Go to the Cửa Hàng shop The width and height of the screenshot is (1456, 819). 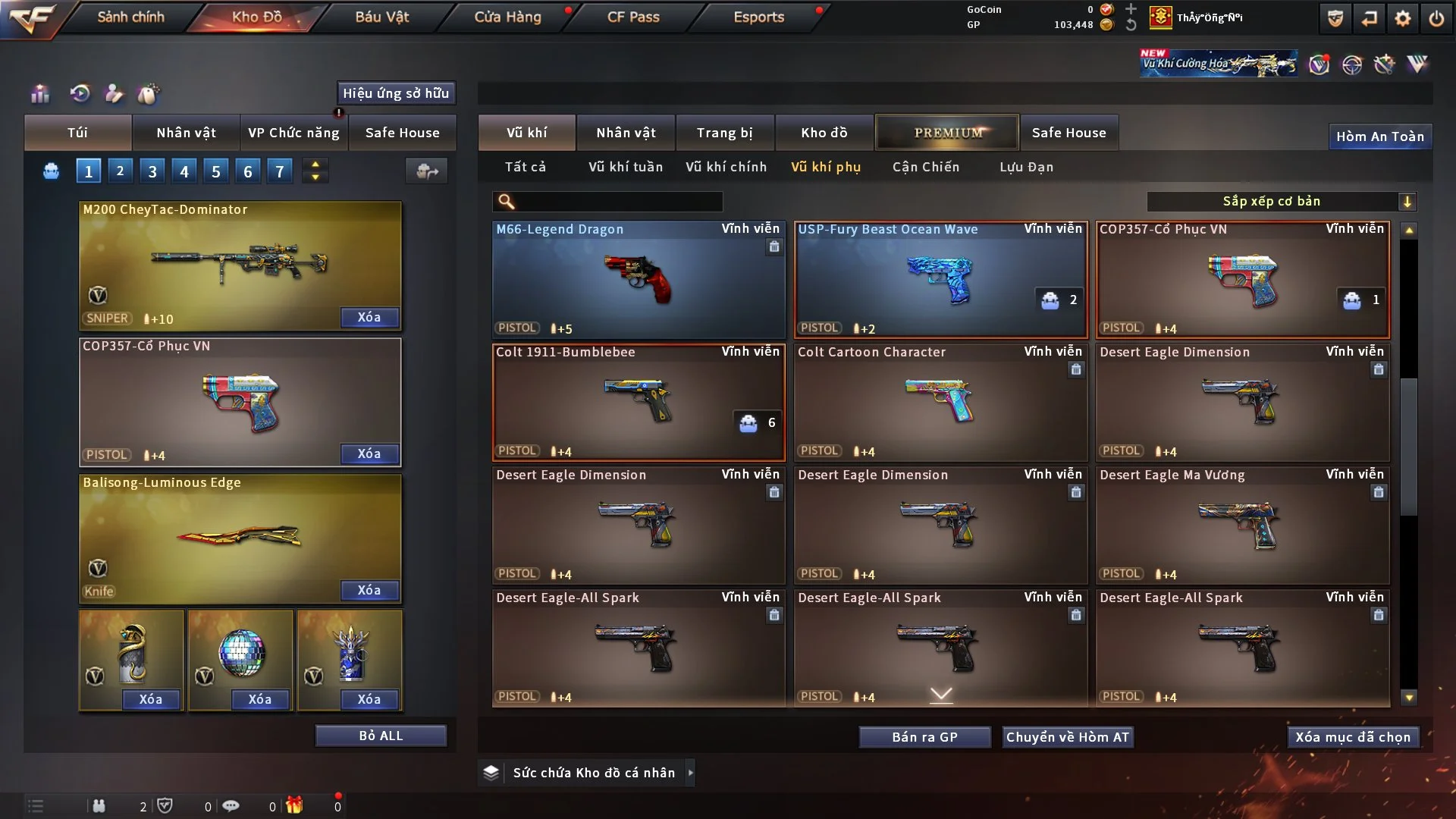[x=507, y=17]
